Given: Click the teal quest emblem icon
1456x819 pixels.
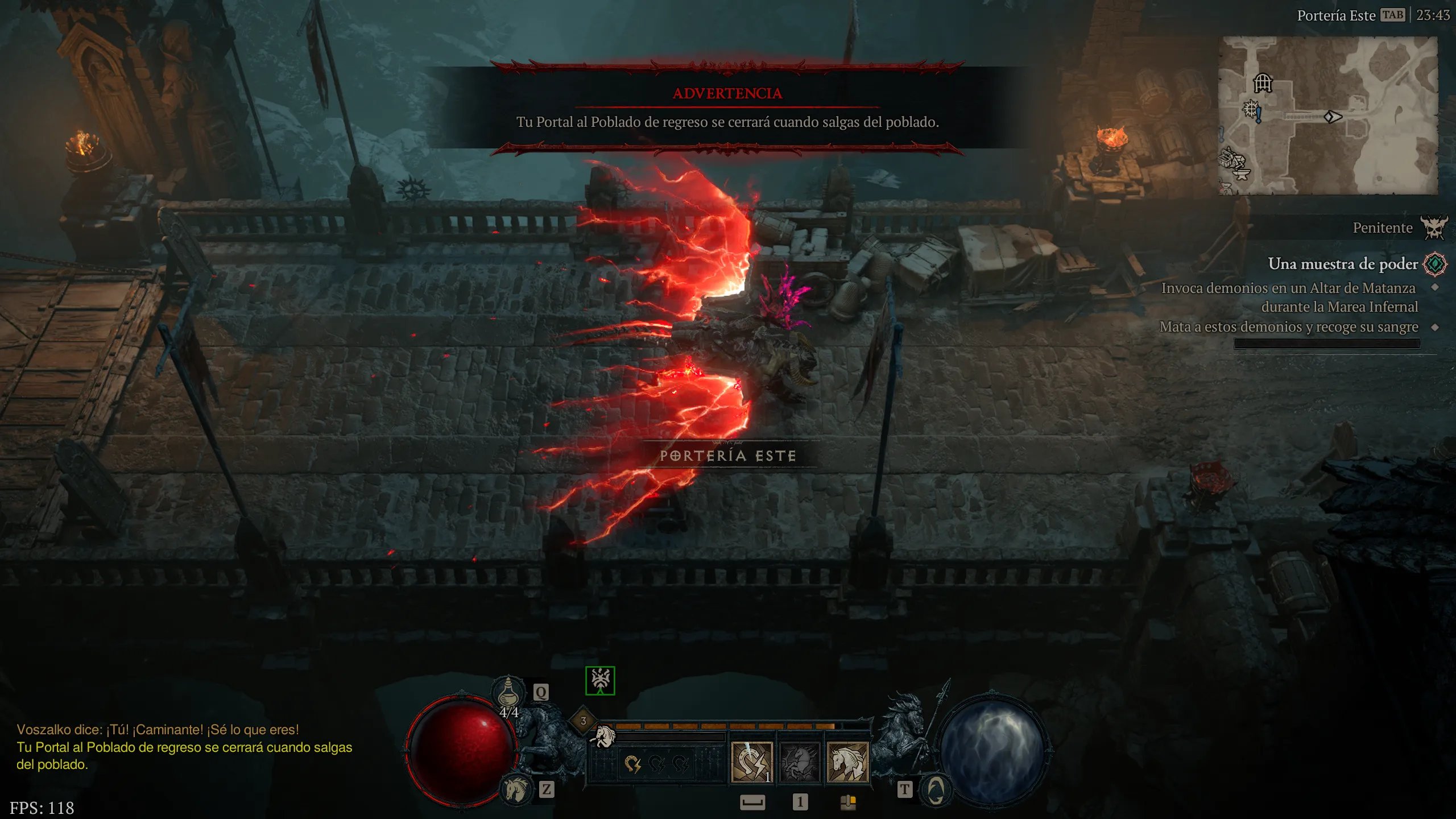Looking at the screenshot, I should tap(1434, 264).
